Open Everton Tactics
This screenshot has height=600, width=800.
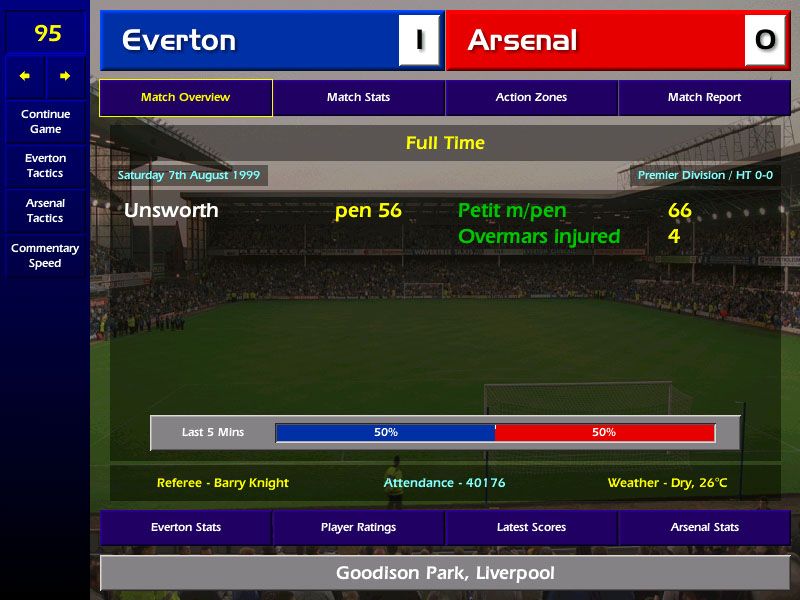tap(45, 166)
